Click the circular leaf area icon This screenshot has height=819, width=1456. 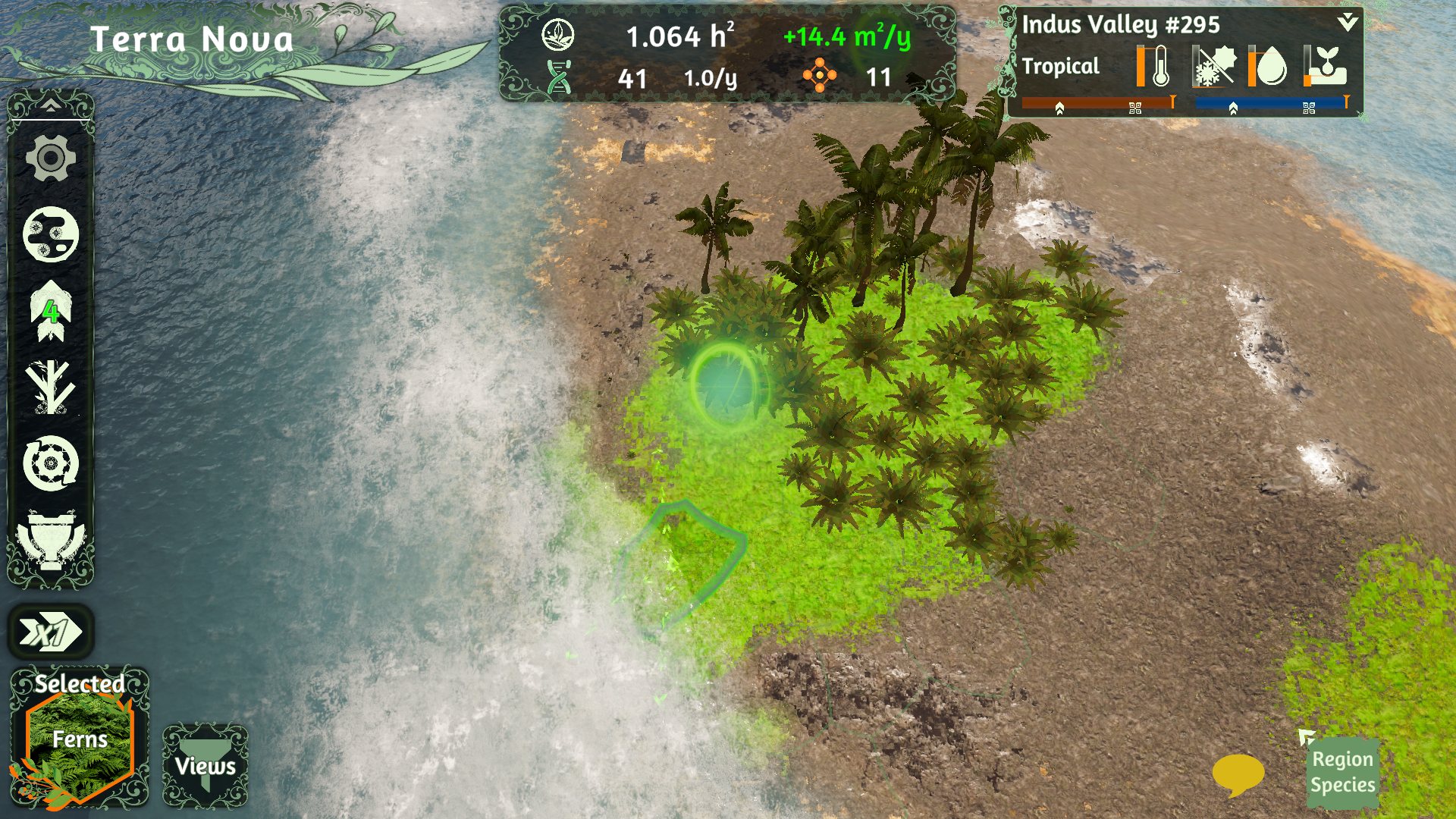point(558,36)
